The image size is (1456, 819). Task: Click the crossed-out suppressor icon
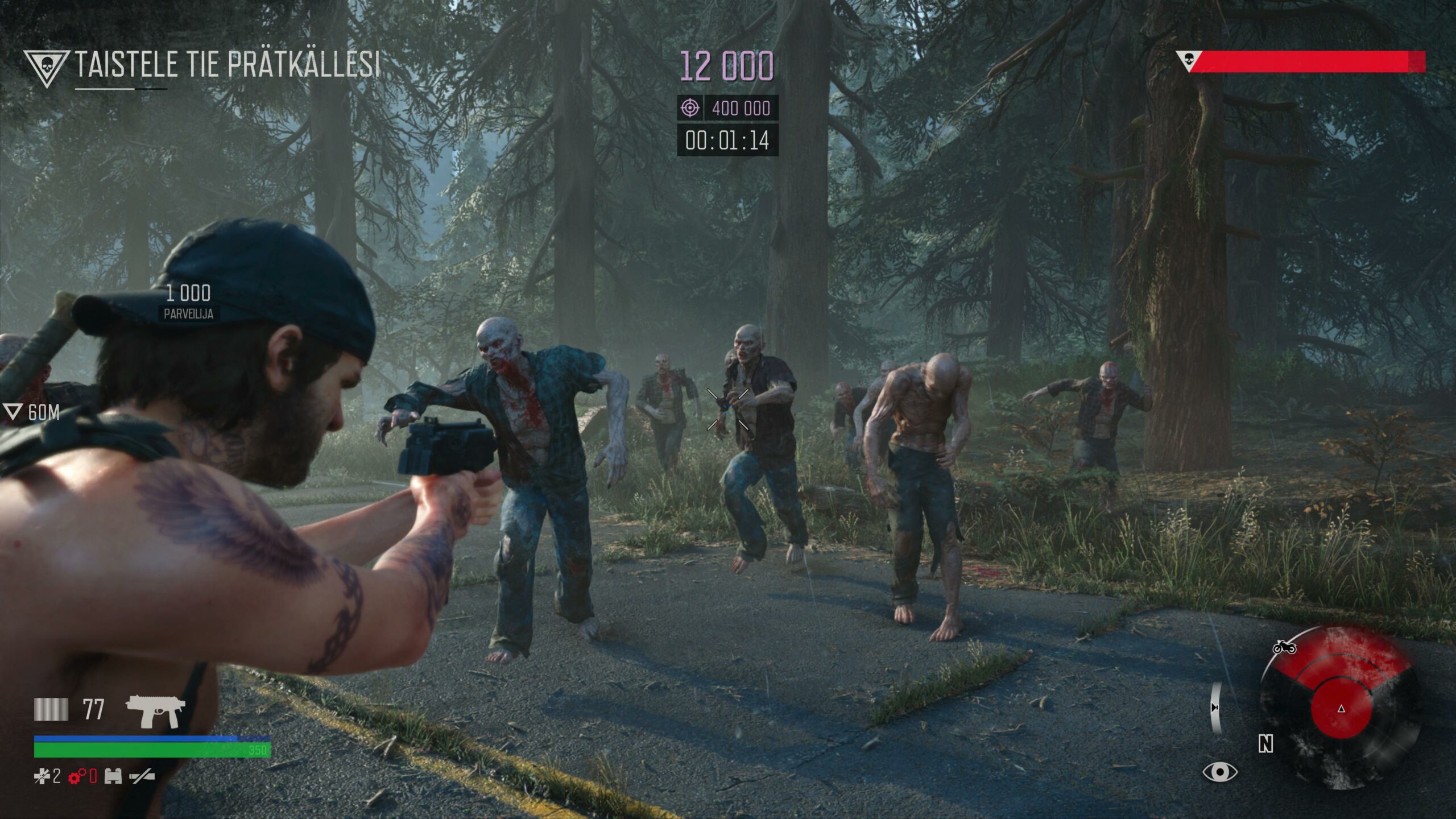tap(141, 776)
